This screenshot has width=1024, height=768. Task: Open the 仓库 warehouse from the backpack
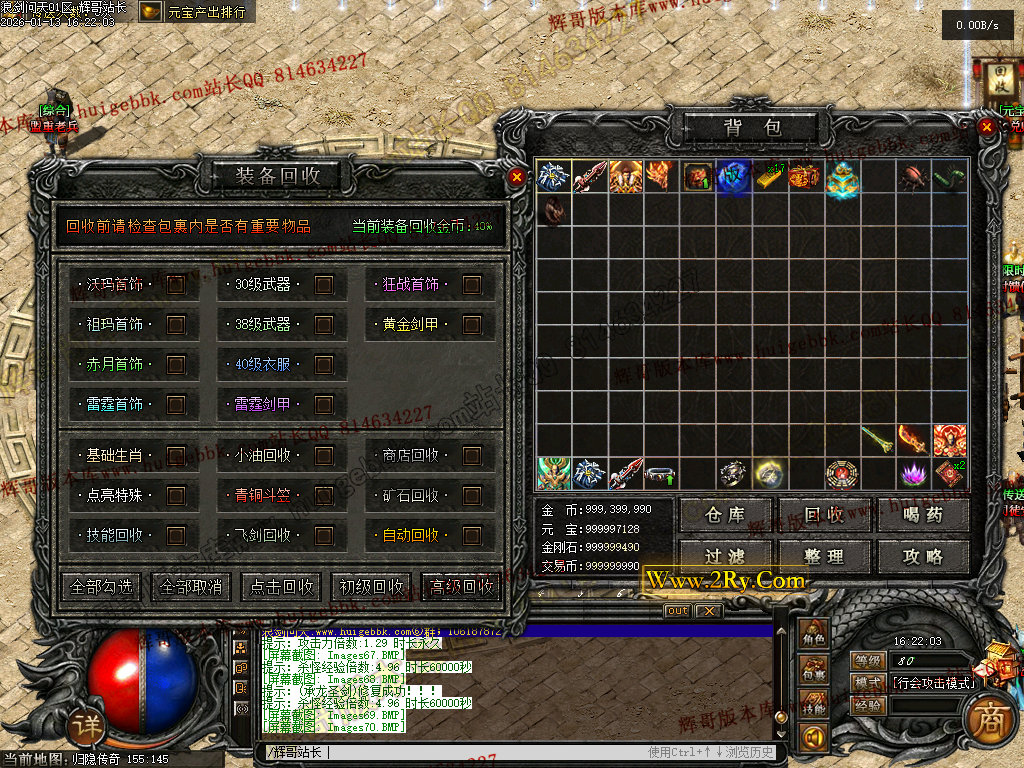click(x=726, y=515)
